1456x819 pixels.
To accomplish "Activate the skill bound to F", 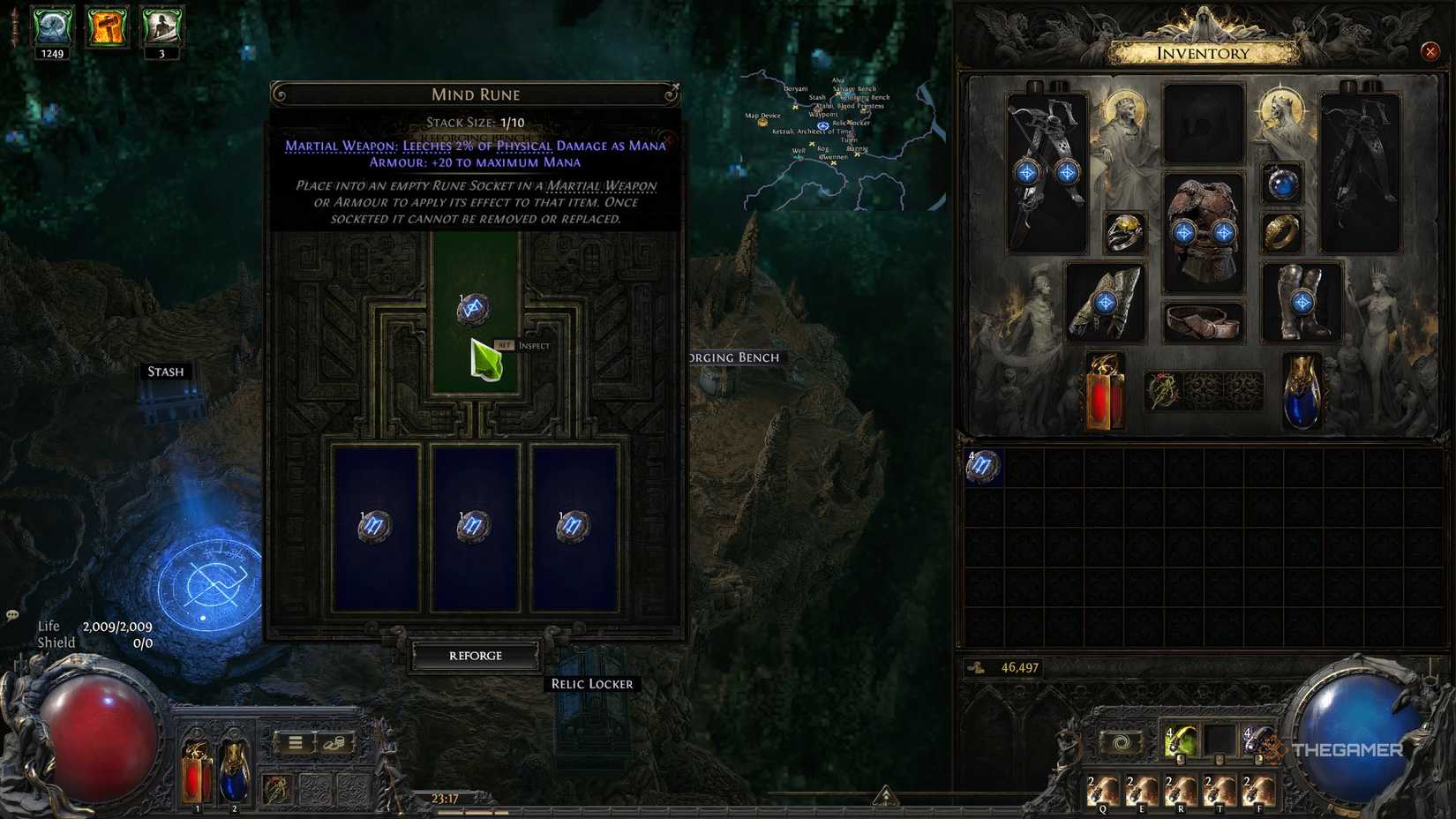I will [x=1257, y=790].
